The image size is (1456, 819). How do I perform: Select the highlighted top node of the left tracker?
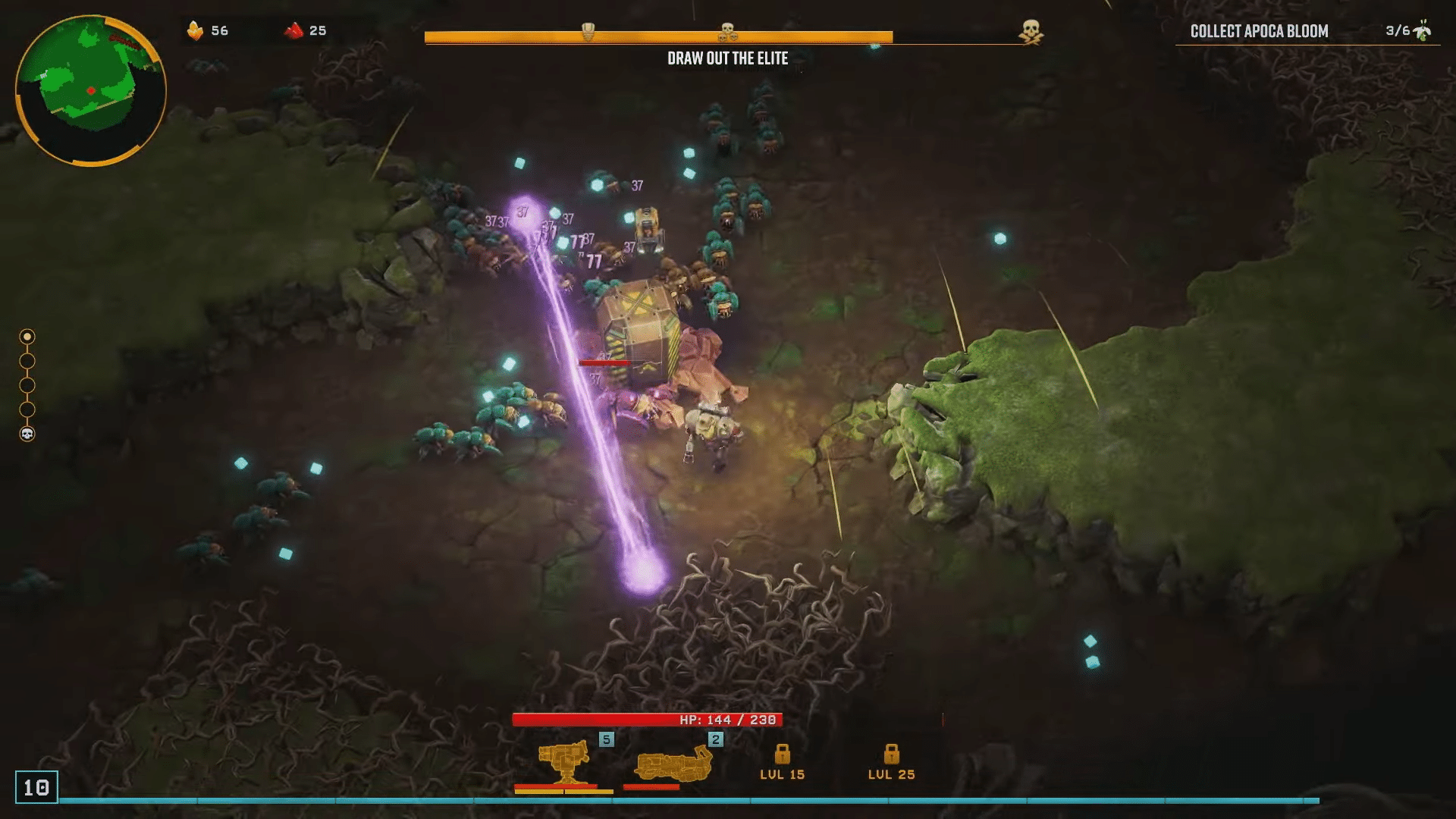point(28,336)
